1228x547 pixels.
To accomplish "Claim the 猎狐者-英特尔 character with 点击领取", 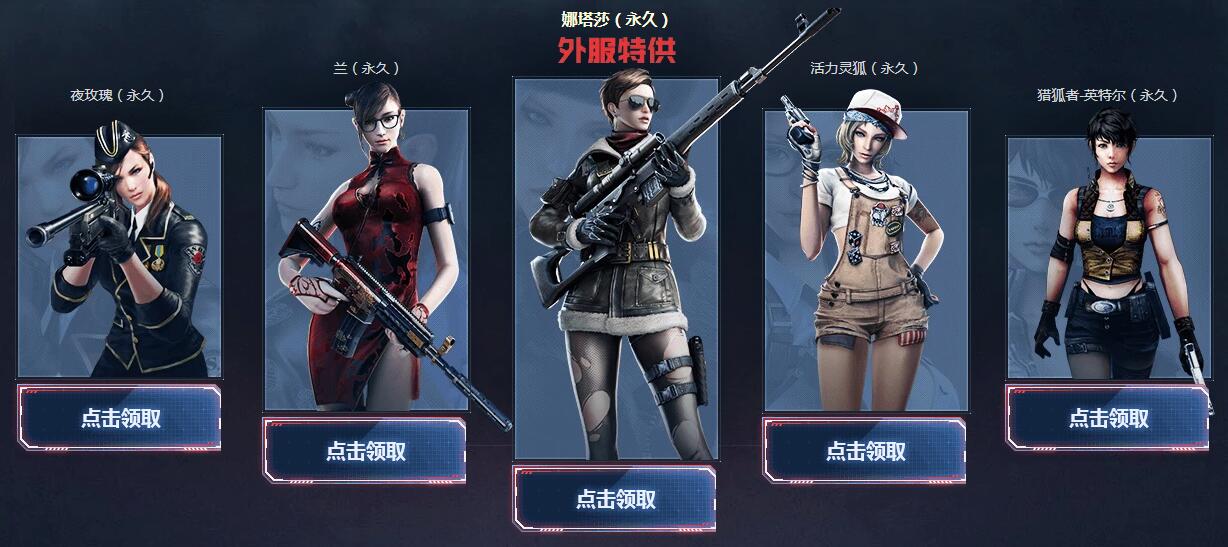I will click(x=1108, y=418).
